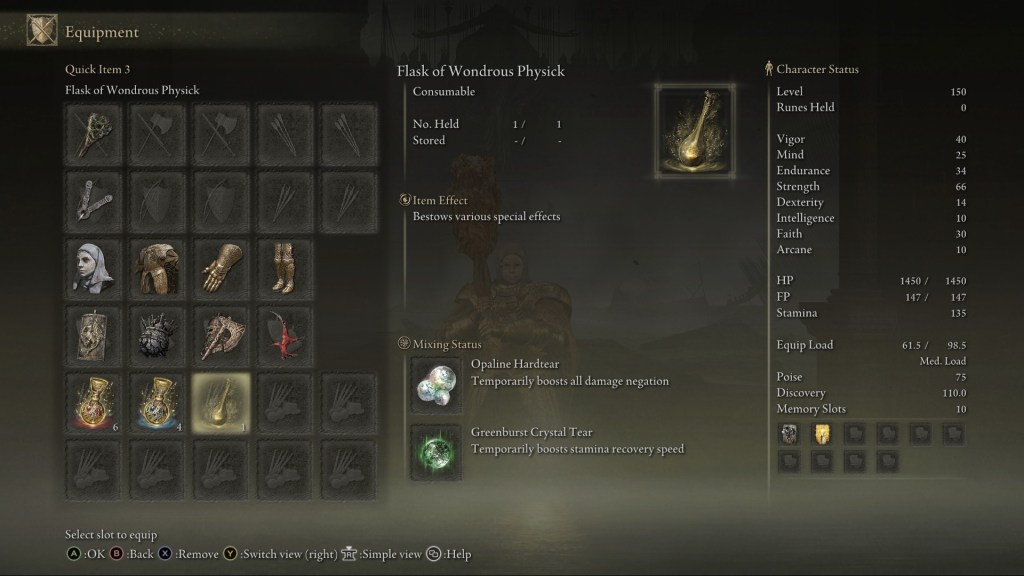Choose the grey hooded helm slot
Image resolution: width=1024 pixels, height=576 pixels.
coord(95,265)
